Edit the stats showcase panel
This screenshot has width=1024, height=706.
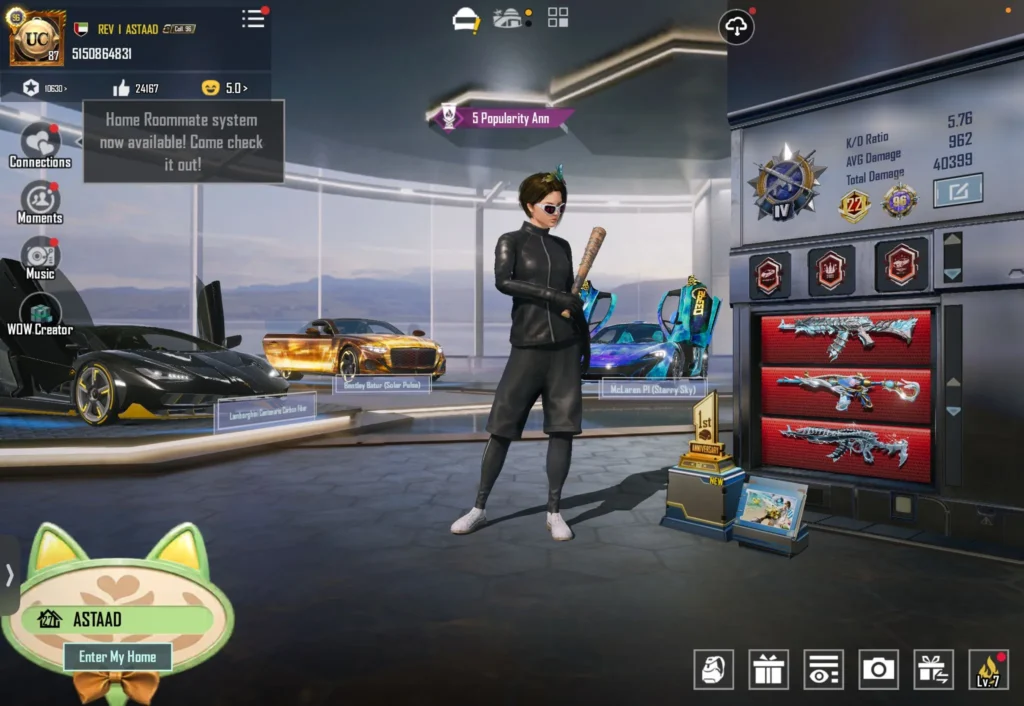(957, 190)
